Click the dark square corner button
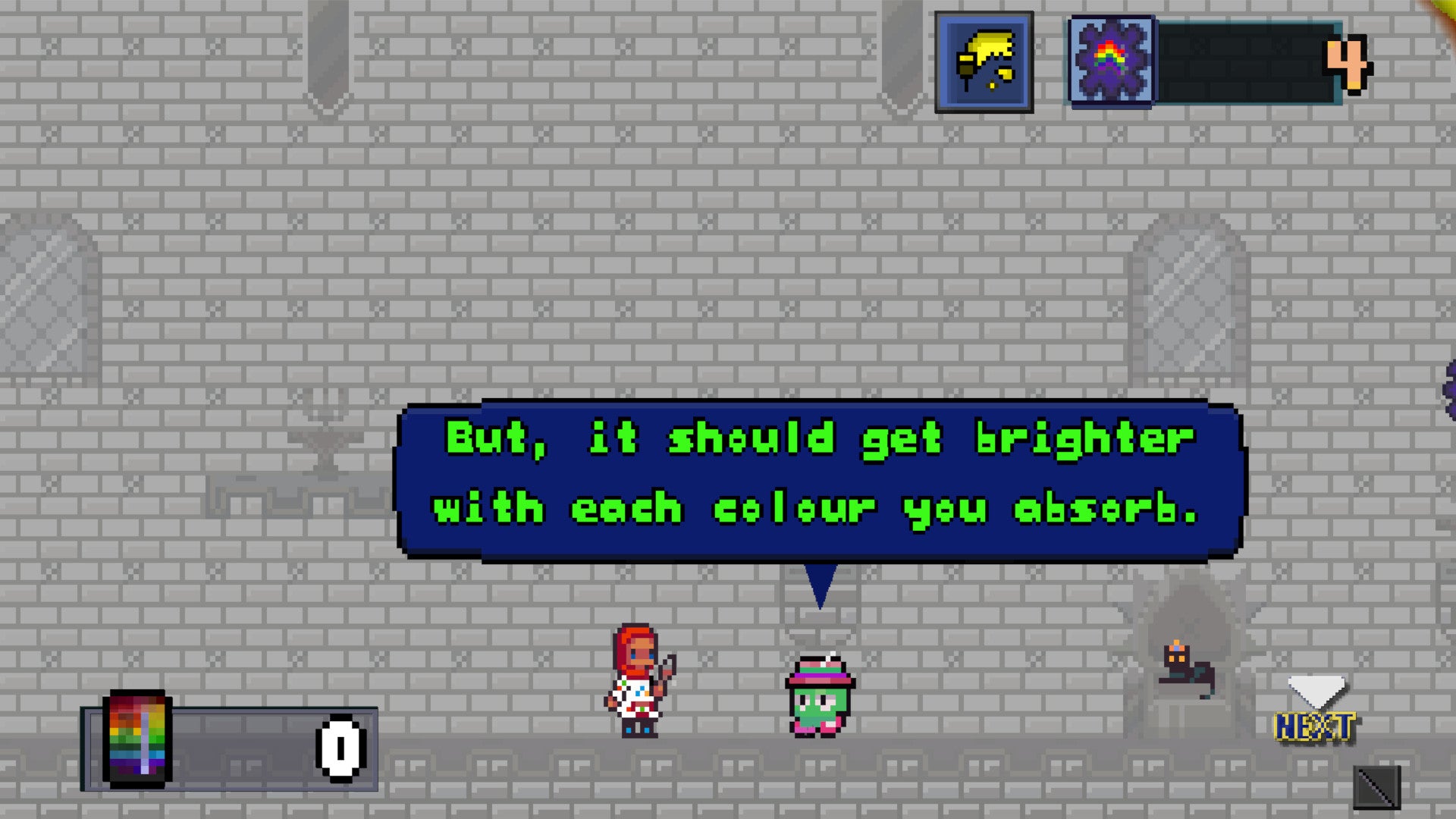This screenshot has height=819, width=1456. 1376,788
